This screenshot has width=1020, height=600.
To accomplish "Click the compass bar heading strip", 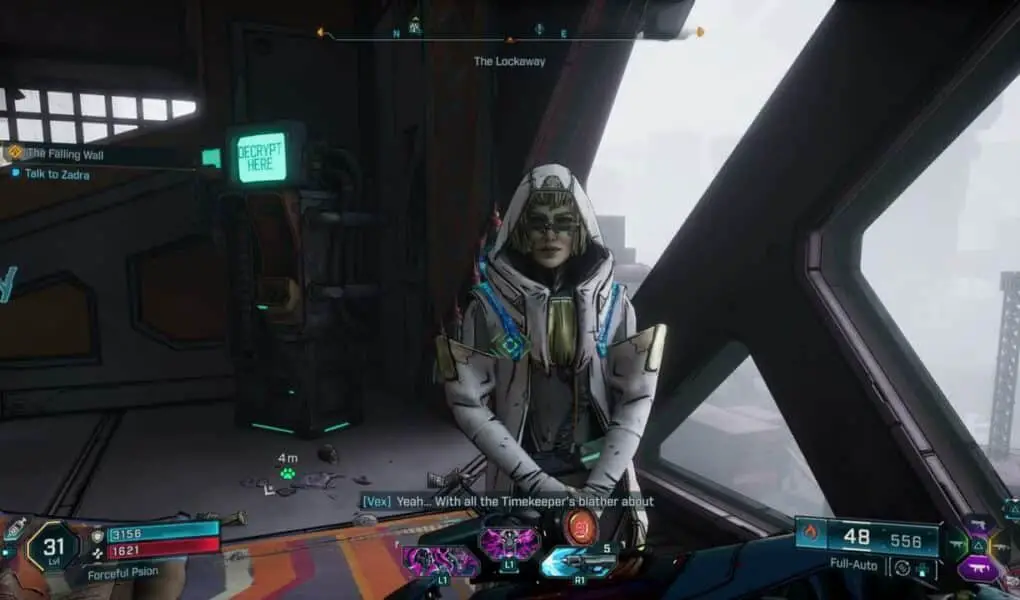I will coord(509,33).
